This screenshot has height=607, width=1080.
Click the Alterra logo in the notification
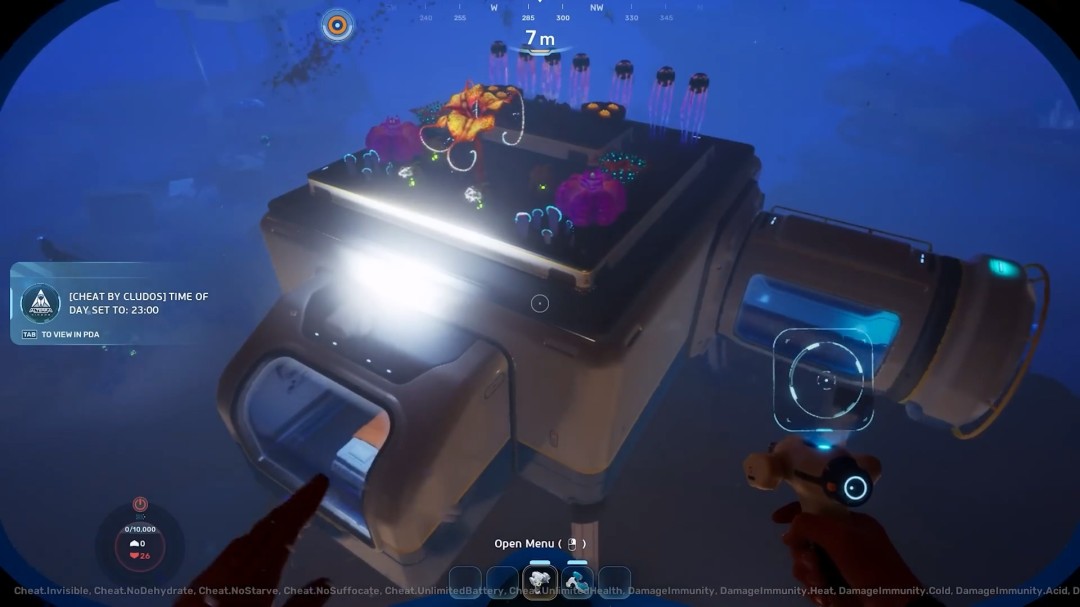pos(41,303)
